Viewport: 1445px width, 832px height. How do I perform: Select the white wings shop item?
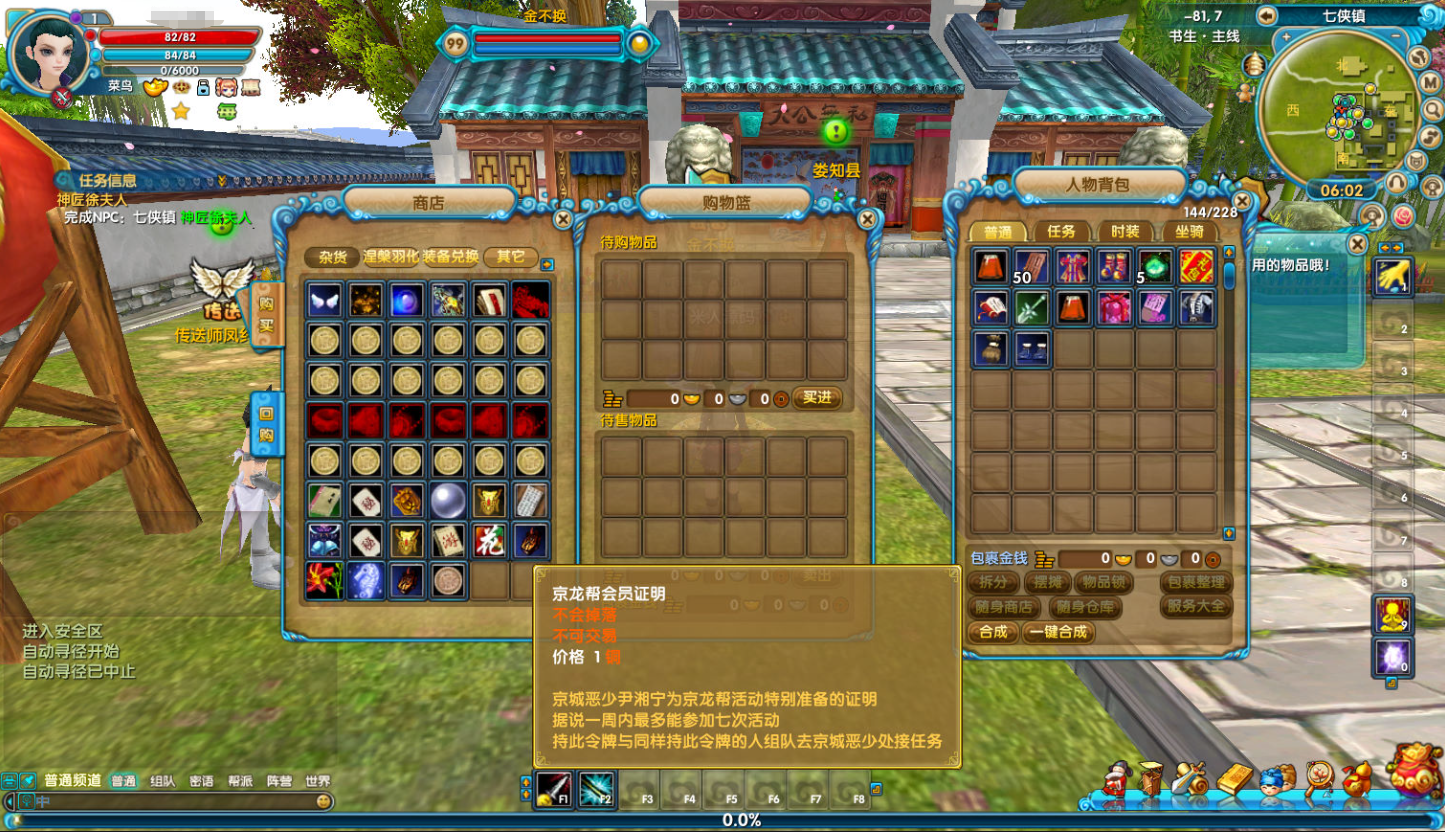[323, 299]
